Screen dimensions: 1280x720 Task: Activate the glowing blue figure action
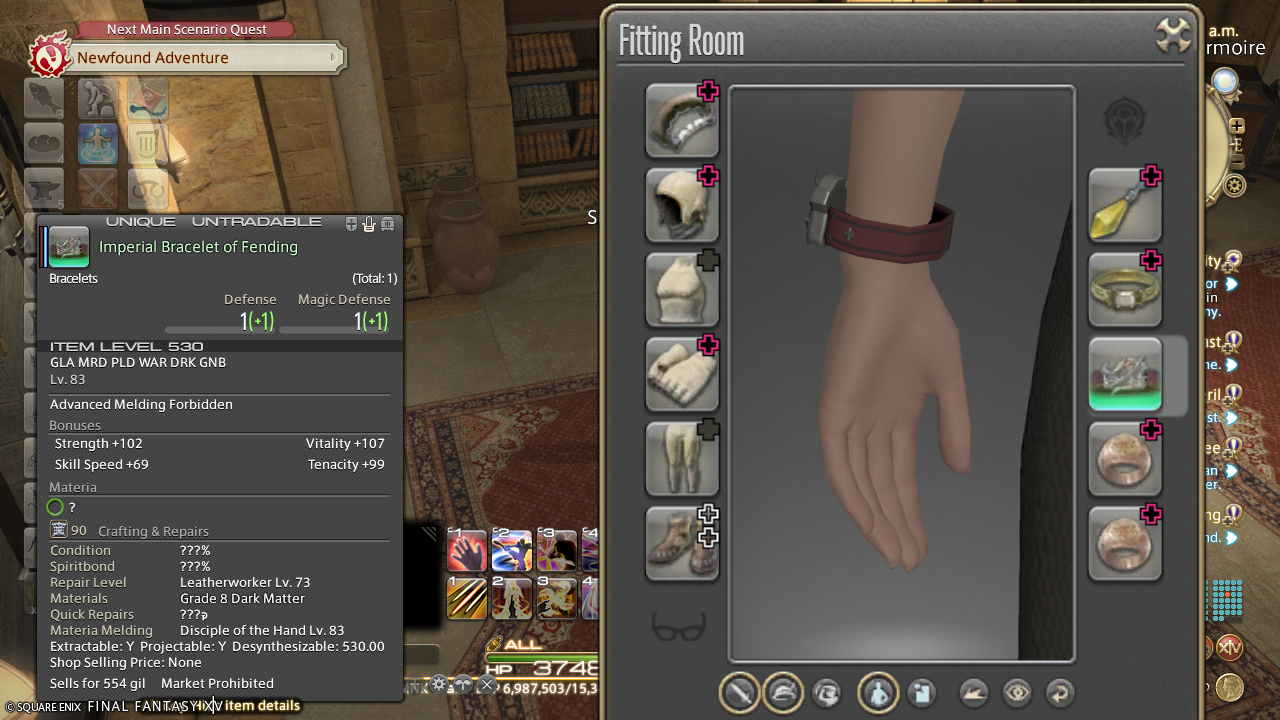point(98,144)
